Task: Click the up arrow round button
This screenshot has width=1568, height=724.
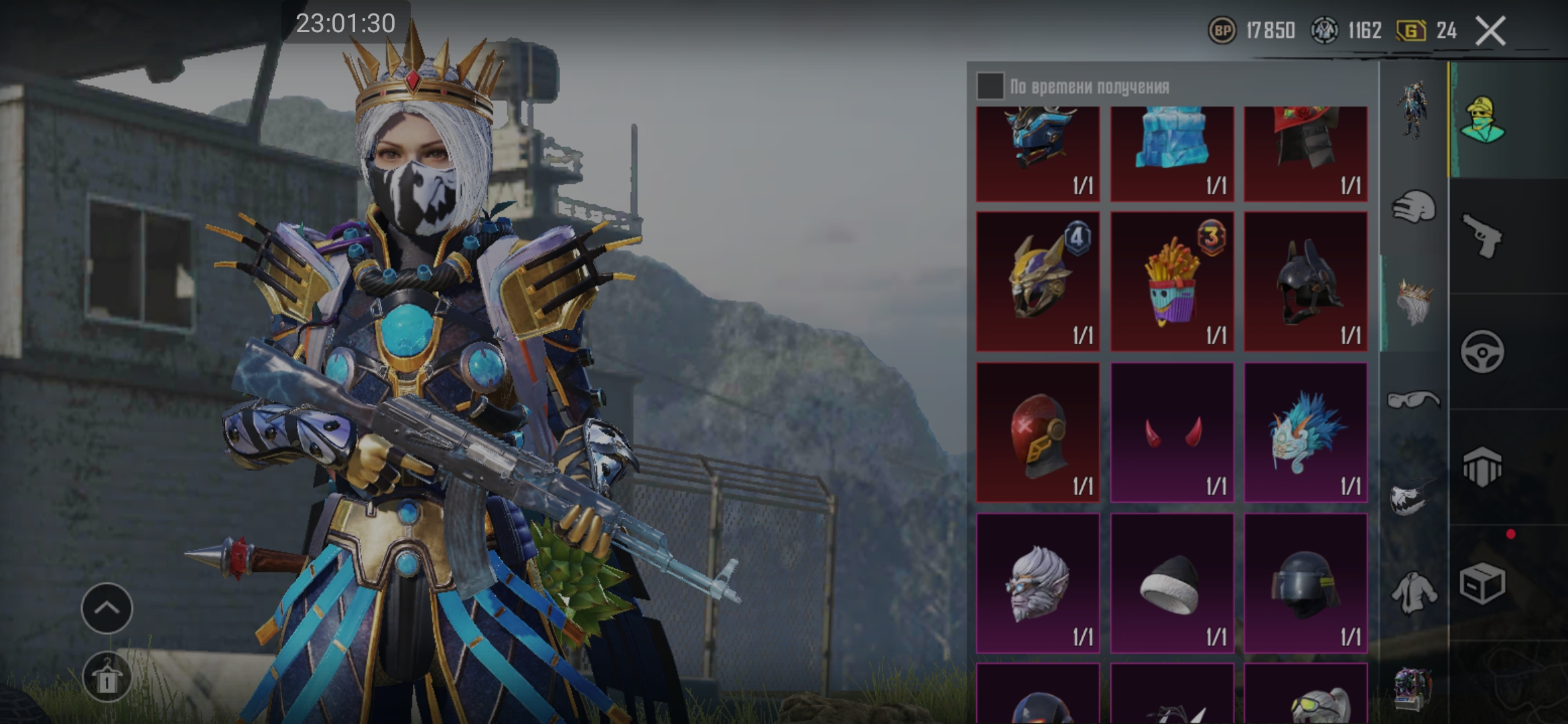Action: pos(107,608)
